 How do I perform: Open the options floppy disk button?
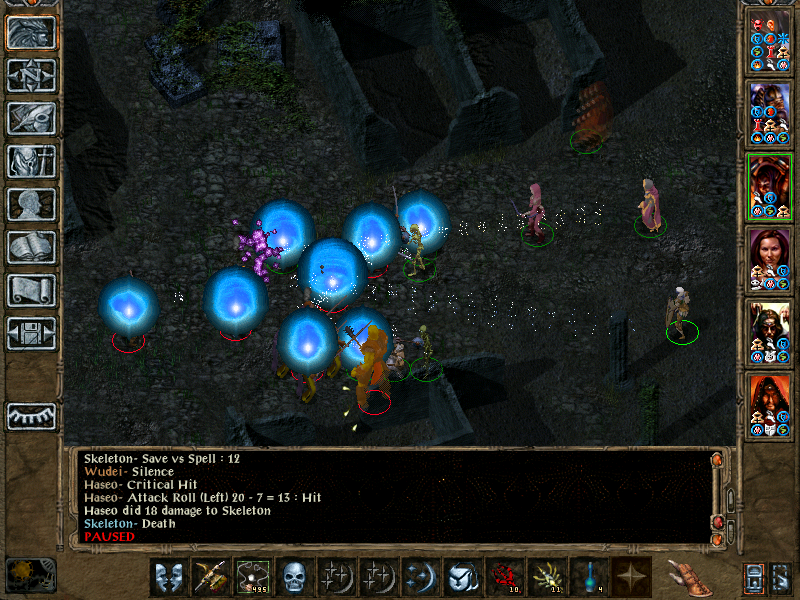coord(31,332)
